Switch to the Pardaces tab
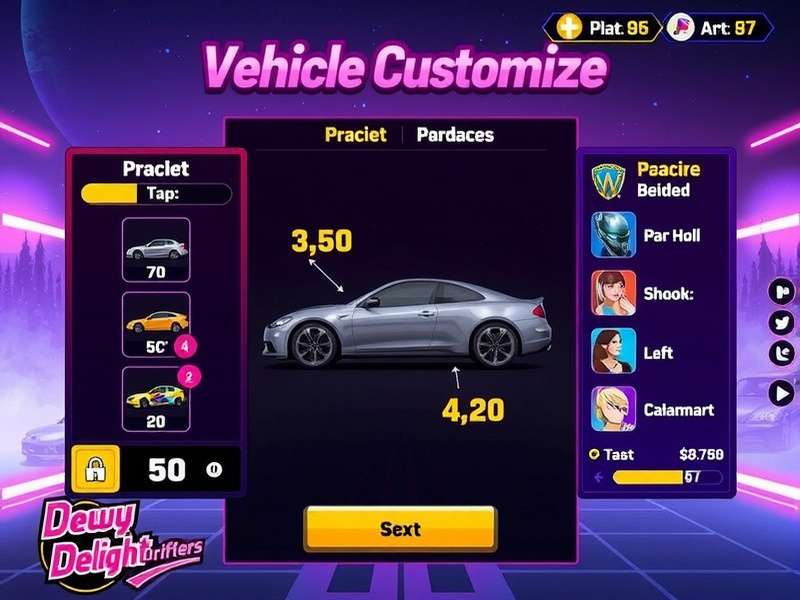 [455, 134]
